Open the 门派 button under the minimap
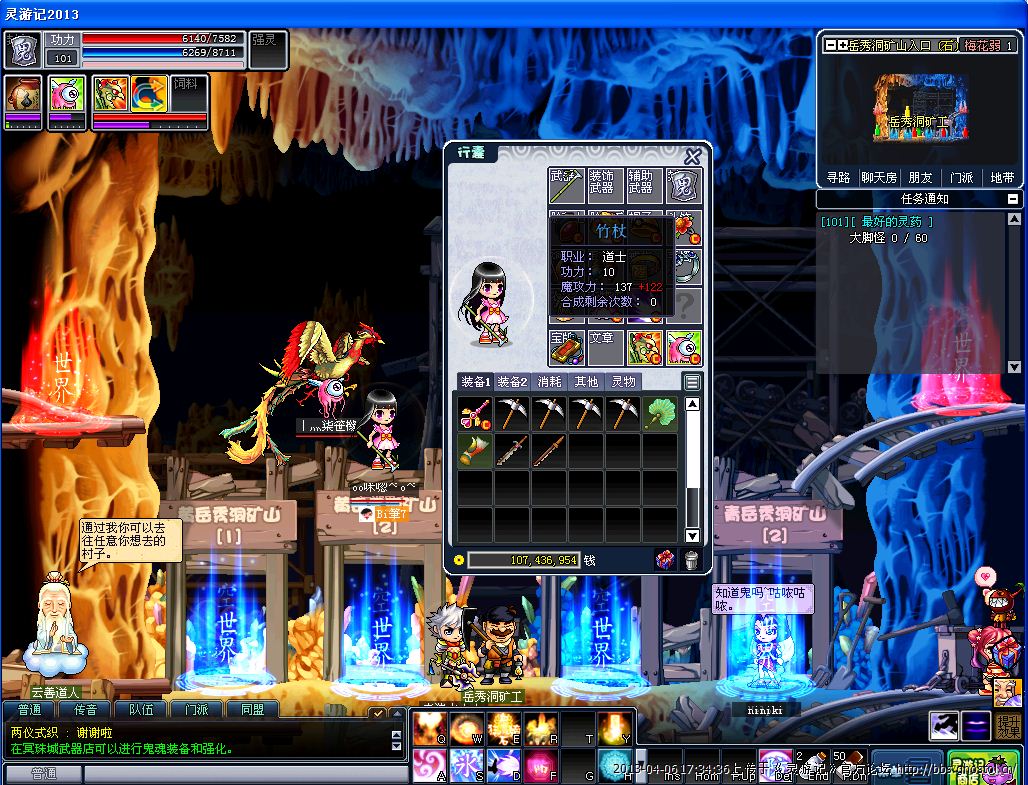Image resolution: width=1028 pixels, height=785 pixels. tap(961, 177)
